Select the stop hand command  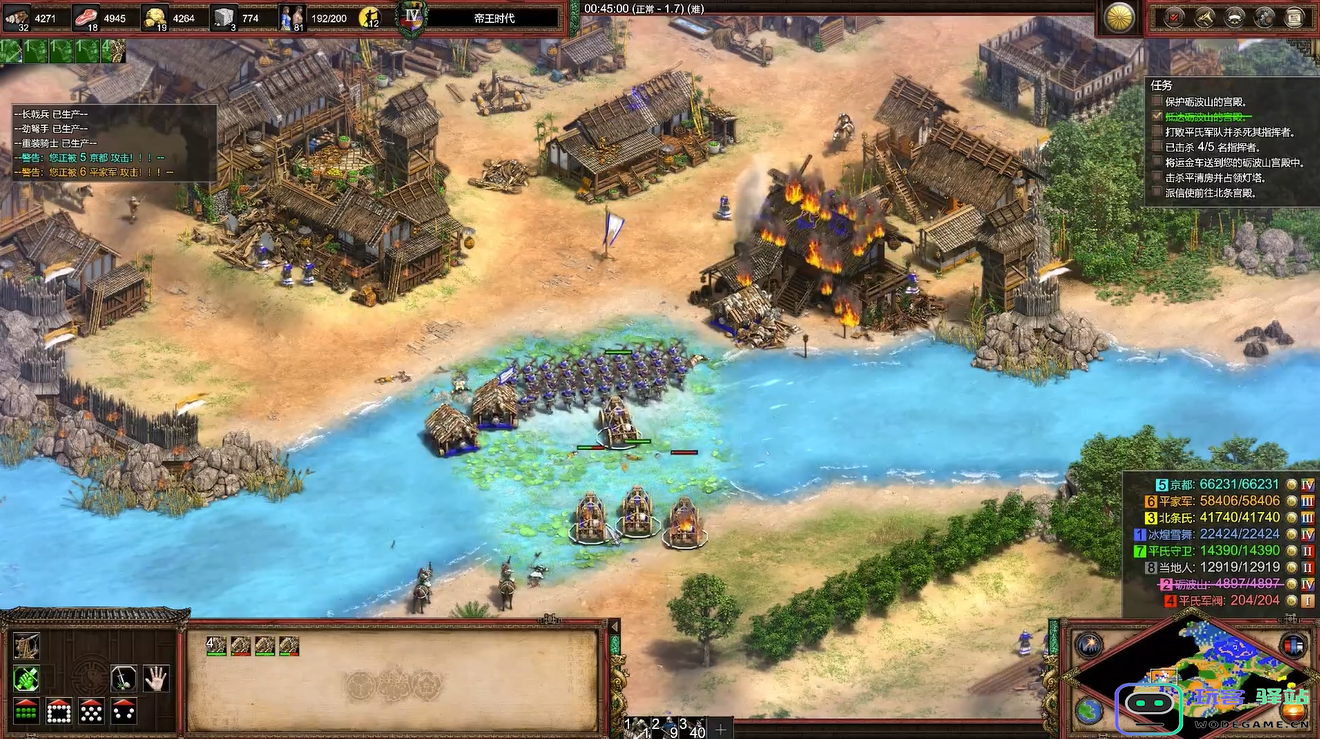155,679
